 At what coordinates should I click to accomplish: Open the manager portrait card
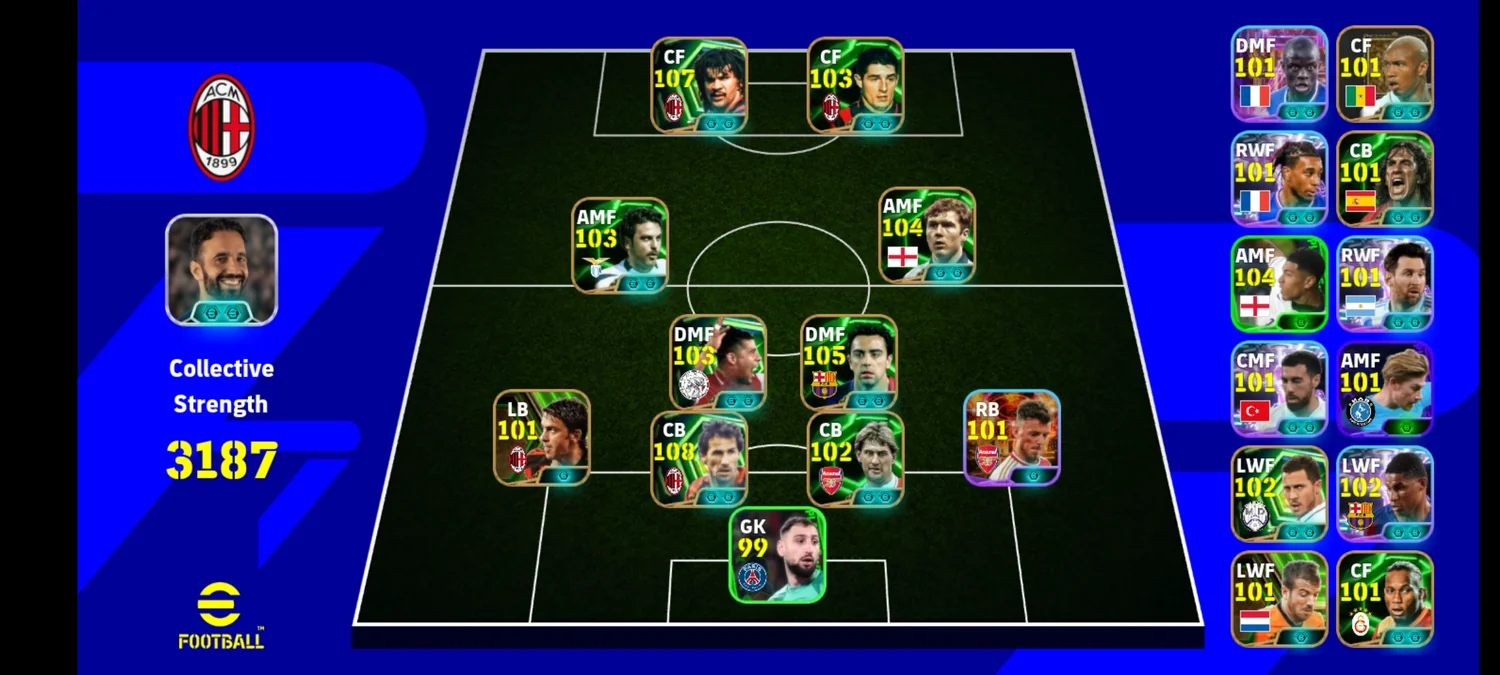click(221, 270)
